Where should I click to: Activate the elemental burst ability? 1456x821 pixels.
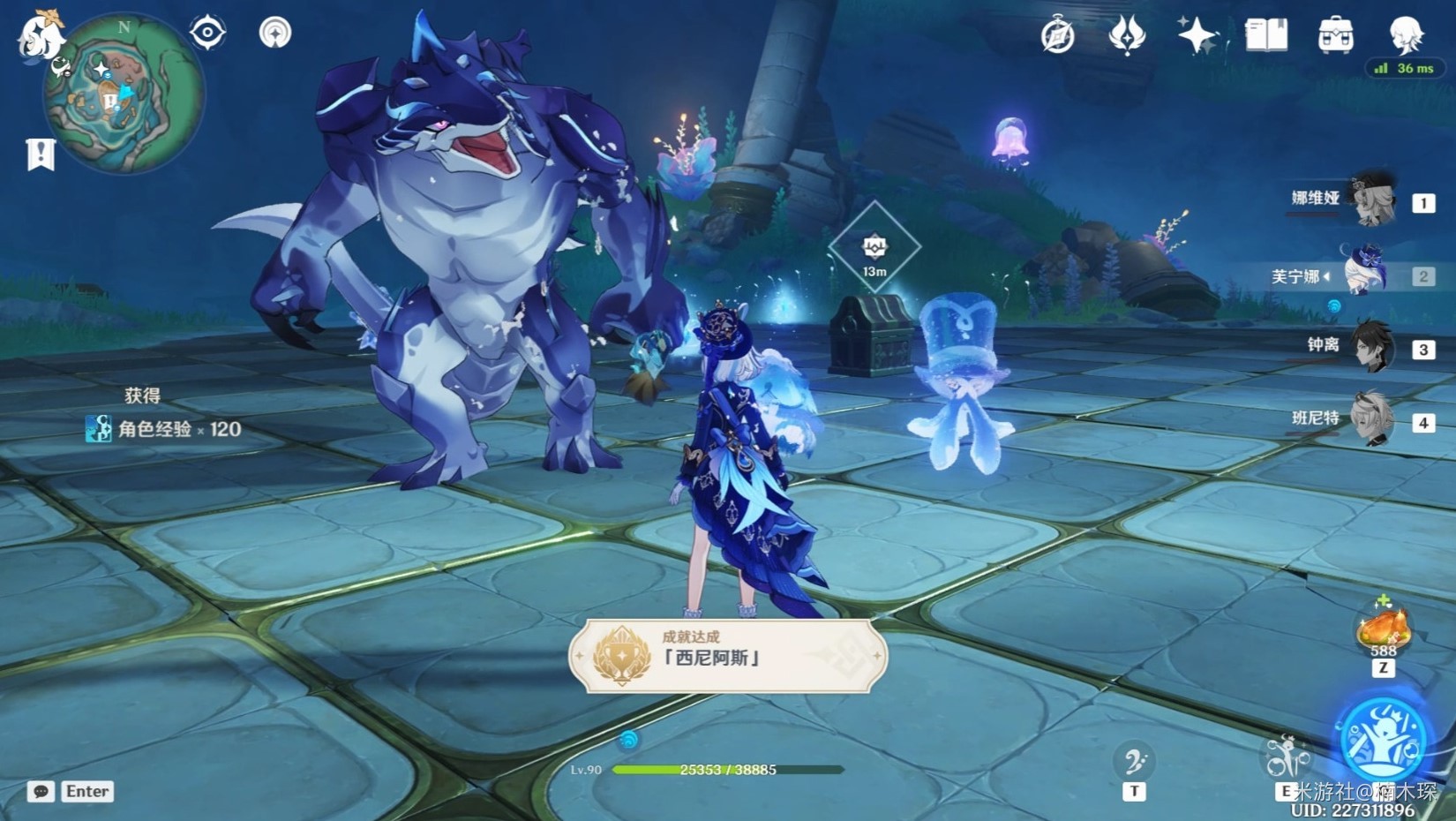point(1383,740)
